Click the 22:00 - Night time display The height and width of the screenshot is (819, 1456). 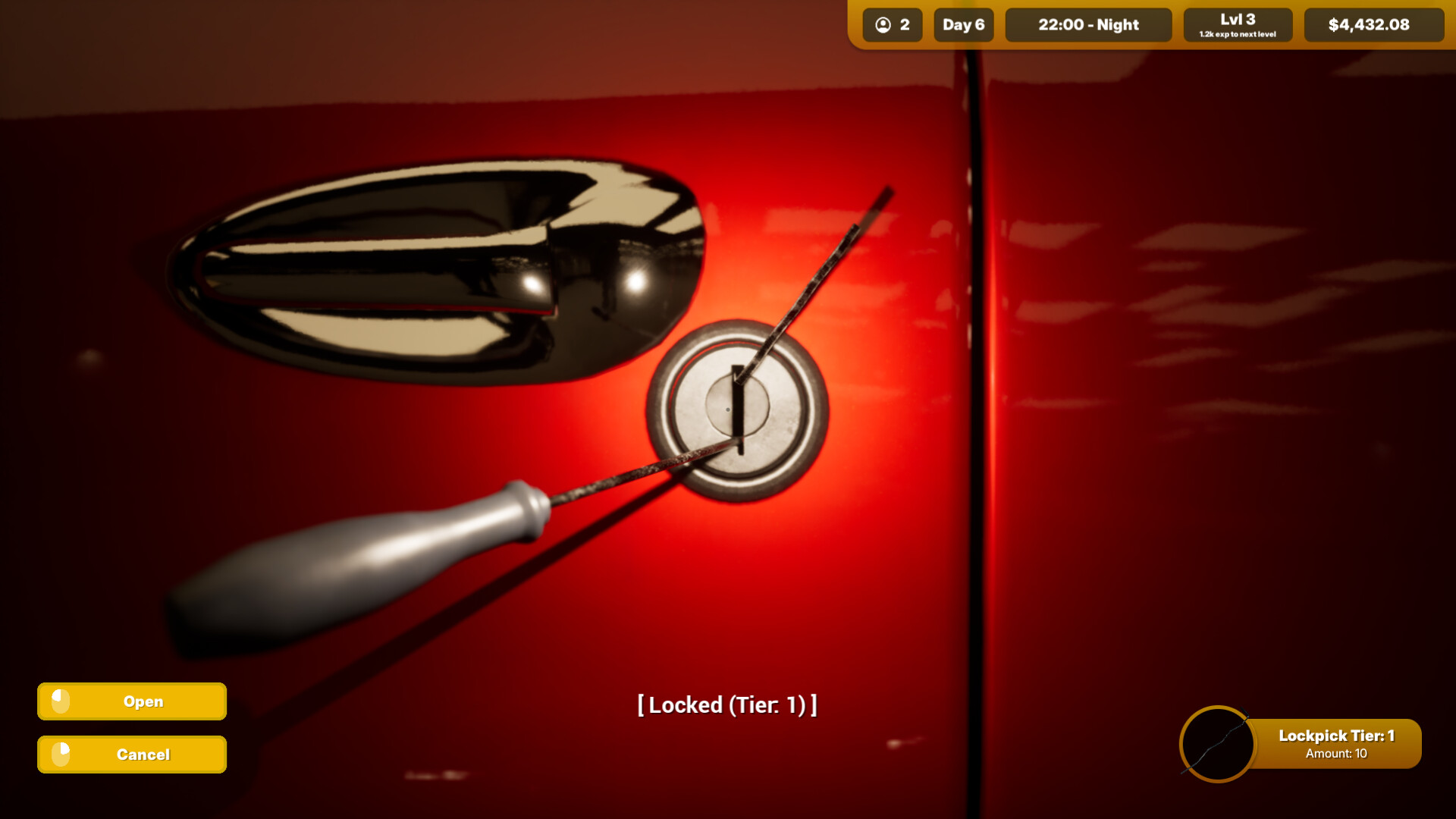[1088, 24]
